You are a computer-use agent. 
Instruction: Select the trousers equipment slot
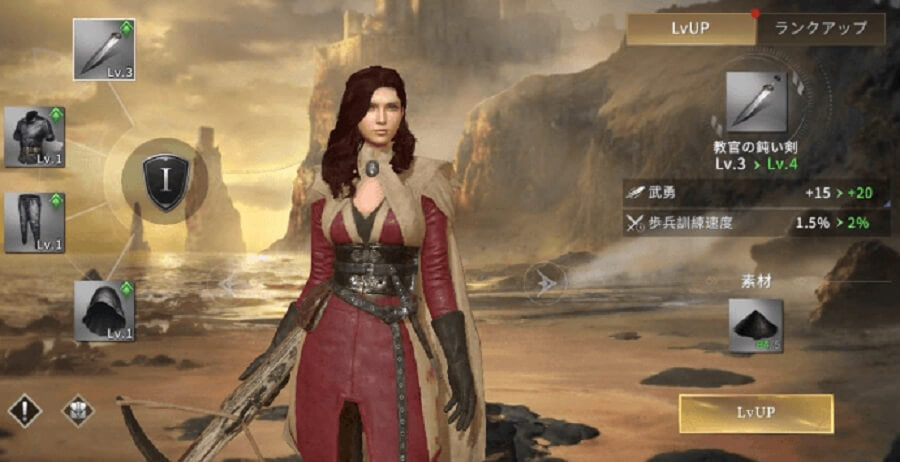pyautogui.click(x=35, y=222)
